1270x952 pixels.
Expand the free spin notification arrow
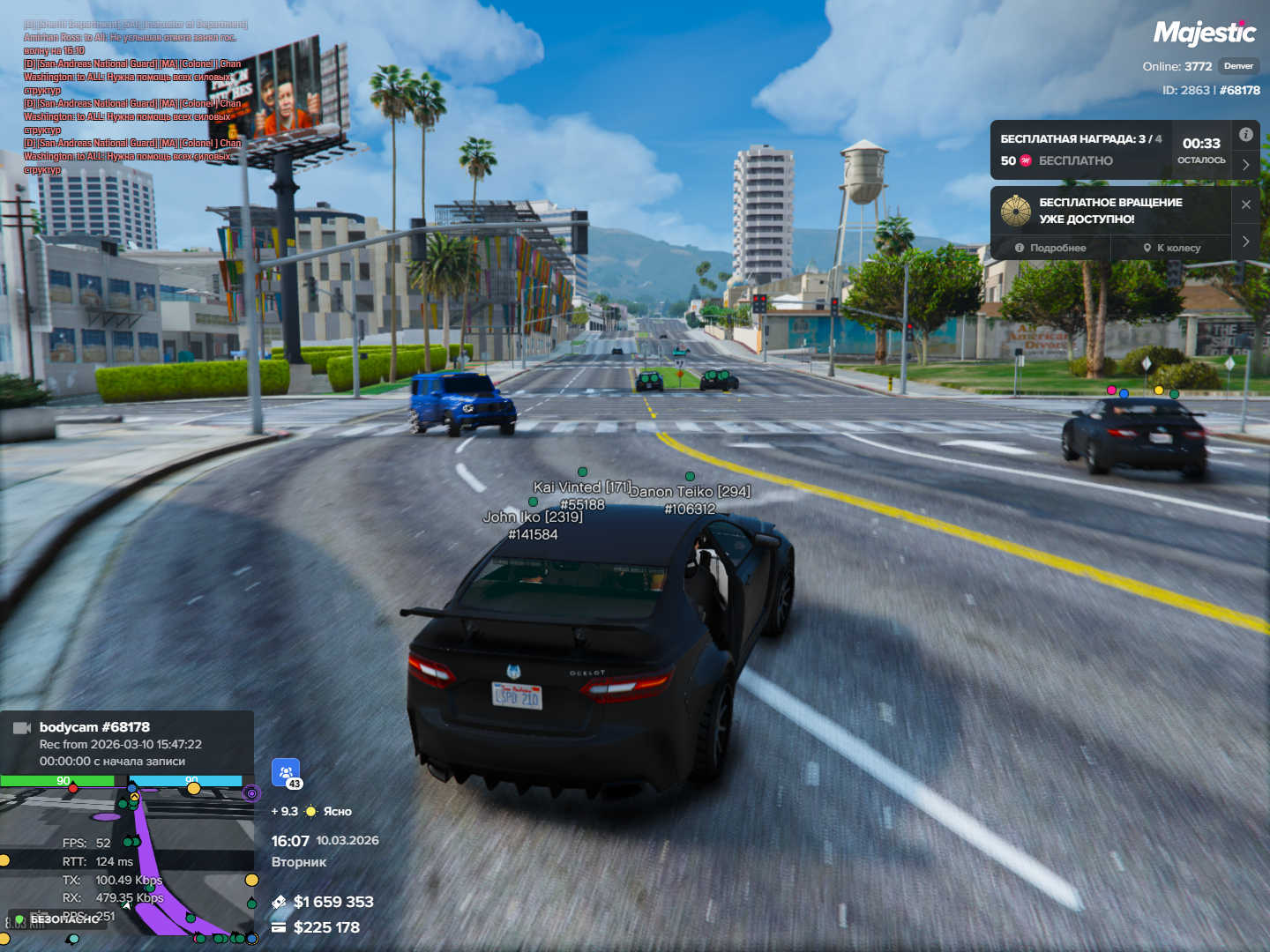tap(1245, 241)
